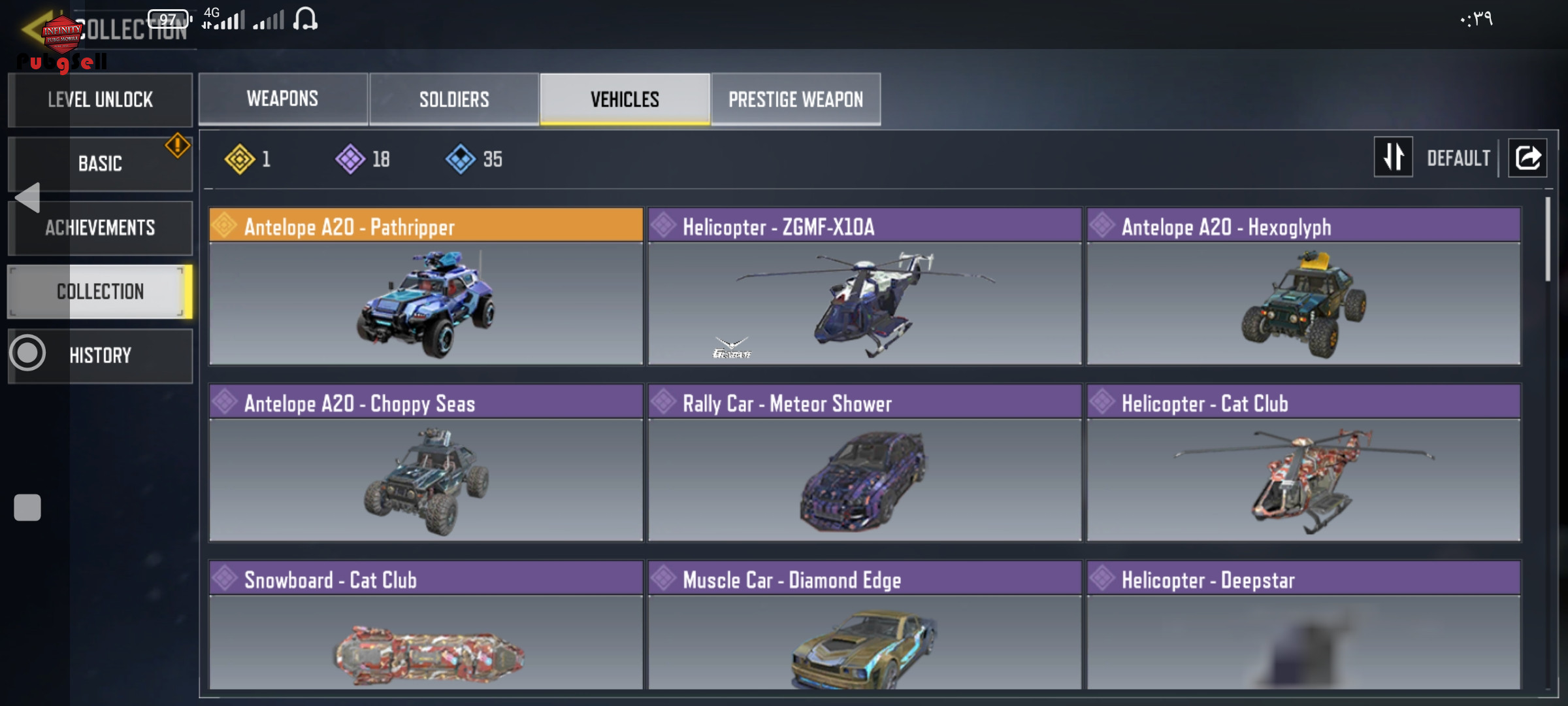Open Rally Car - Meteor Shower card
Viewport: 1568px width, 706px height.
[x=864, y=463]
